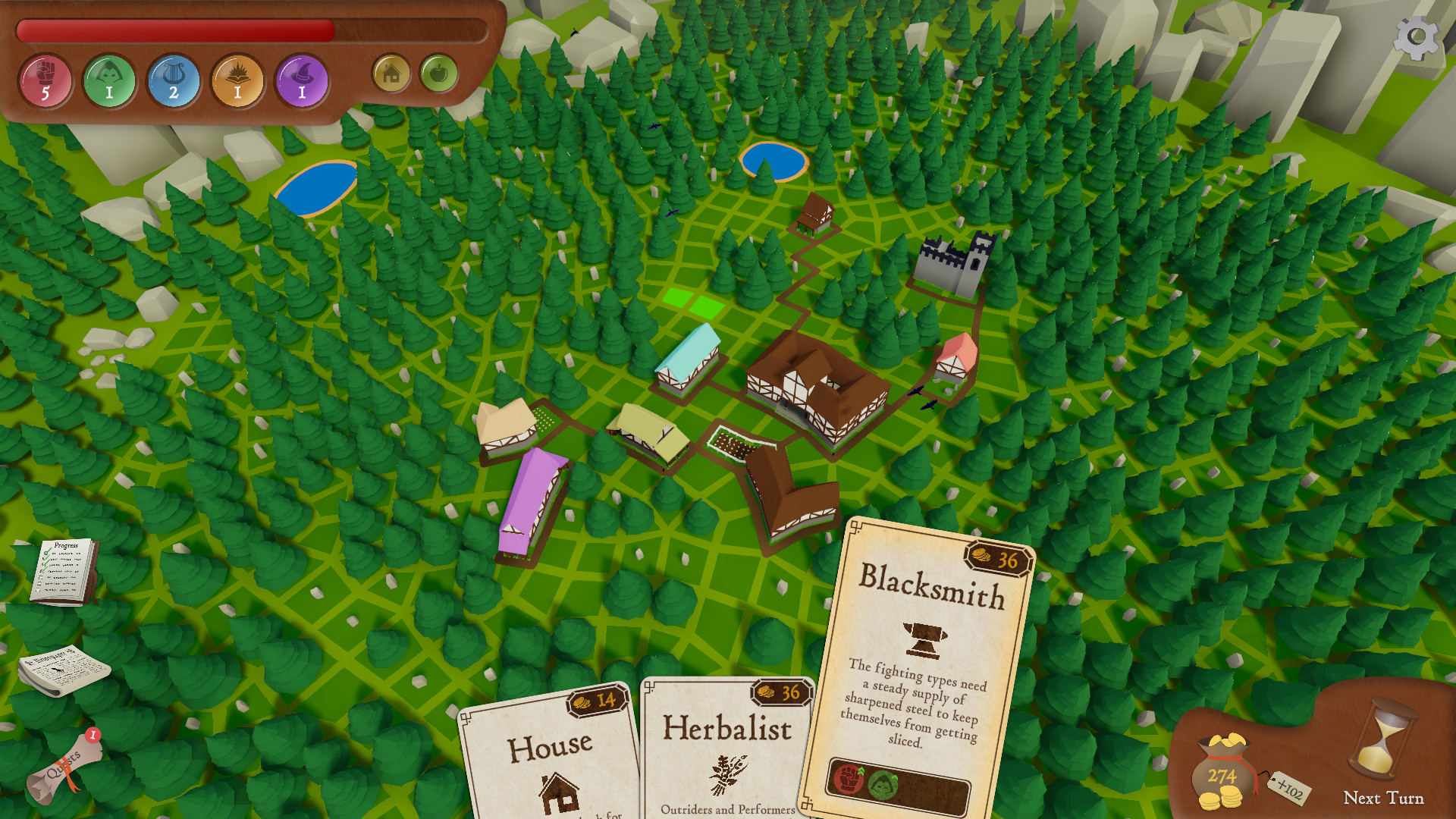Image resolution: width=1456 pixels, height=819 pixels.
Task: Click the blue lyre performer icon
Action: [x=174, y=81]
